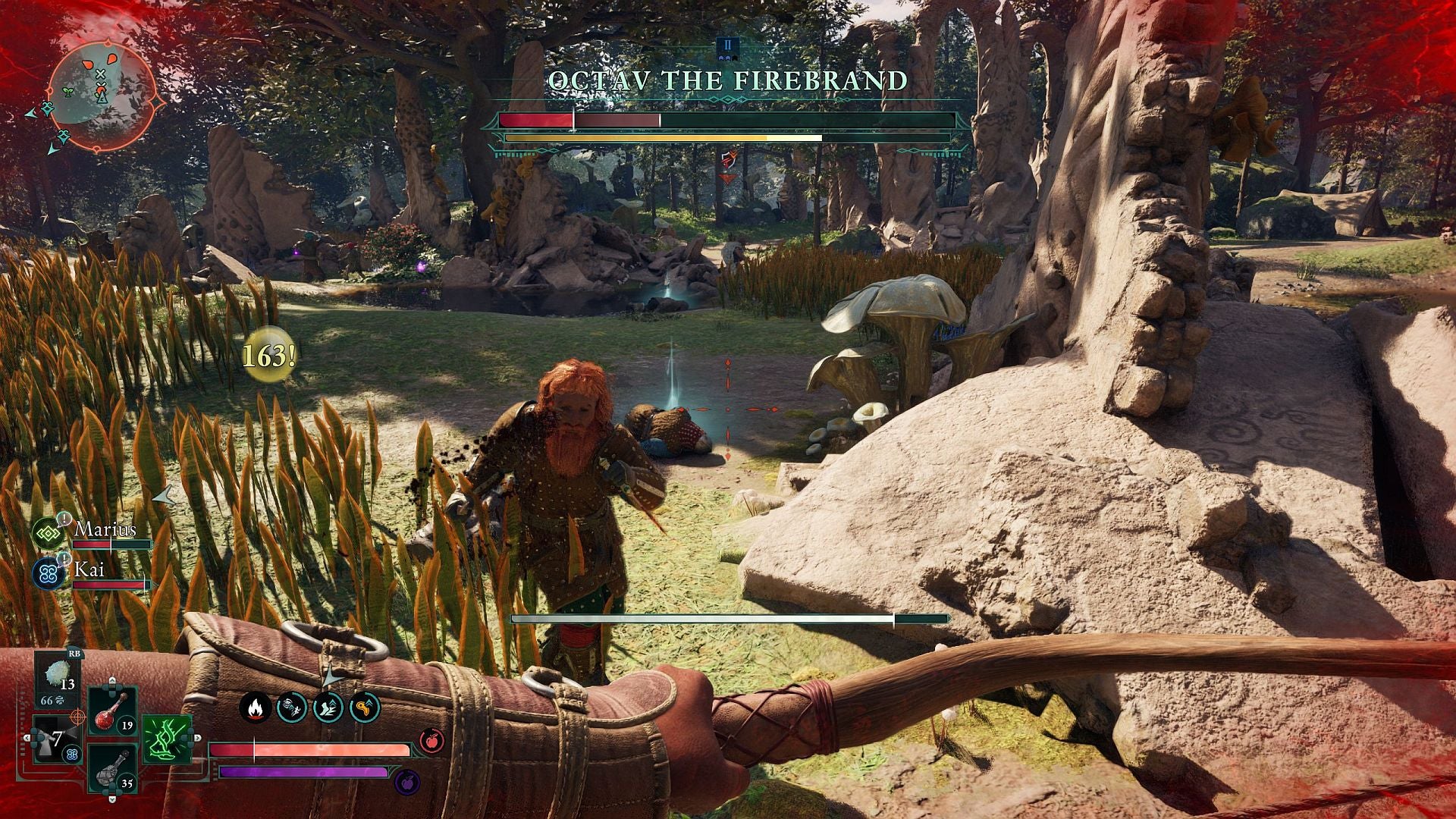Click the left arrow beside the weapon slot
The image size is (1456, 819).
(27, 737)
